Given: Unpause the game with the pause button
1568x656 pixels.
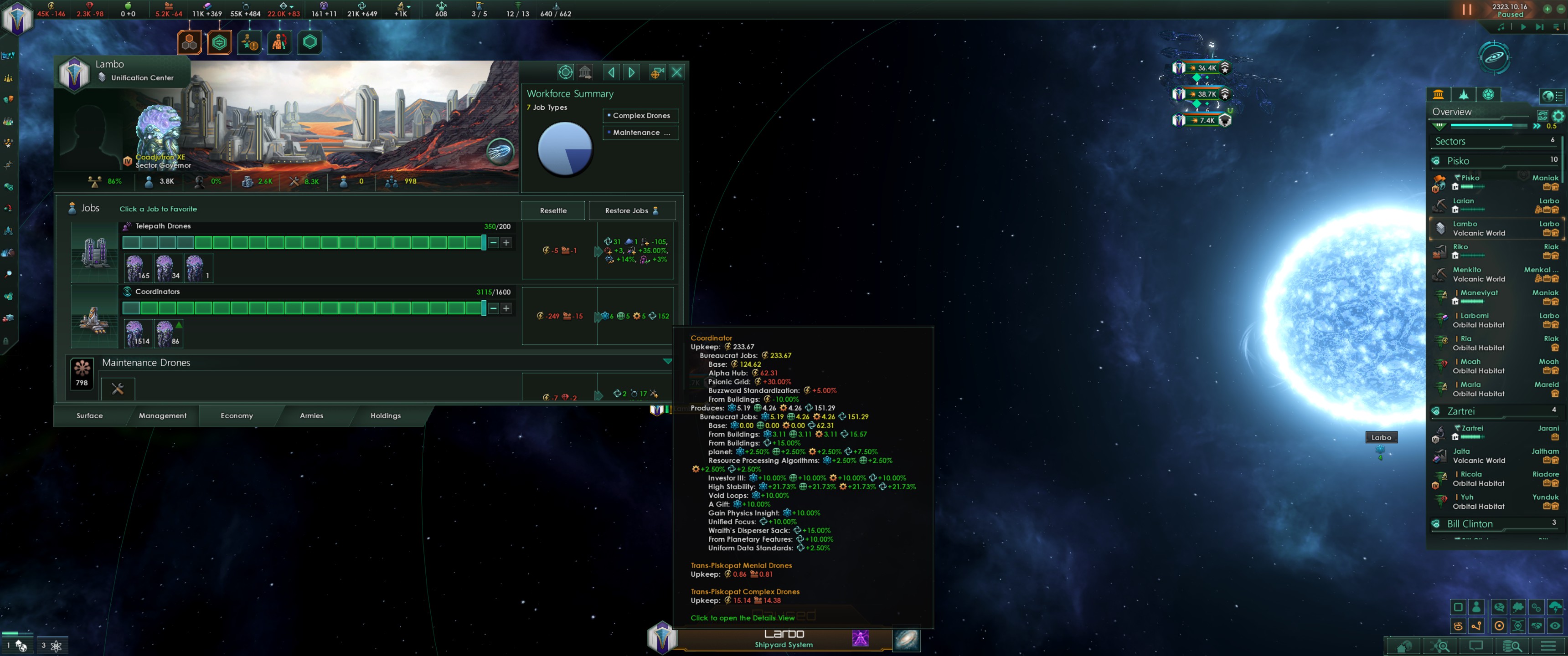Looking at the screenshot, I should (1466, 9).
